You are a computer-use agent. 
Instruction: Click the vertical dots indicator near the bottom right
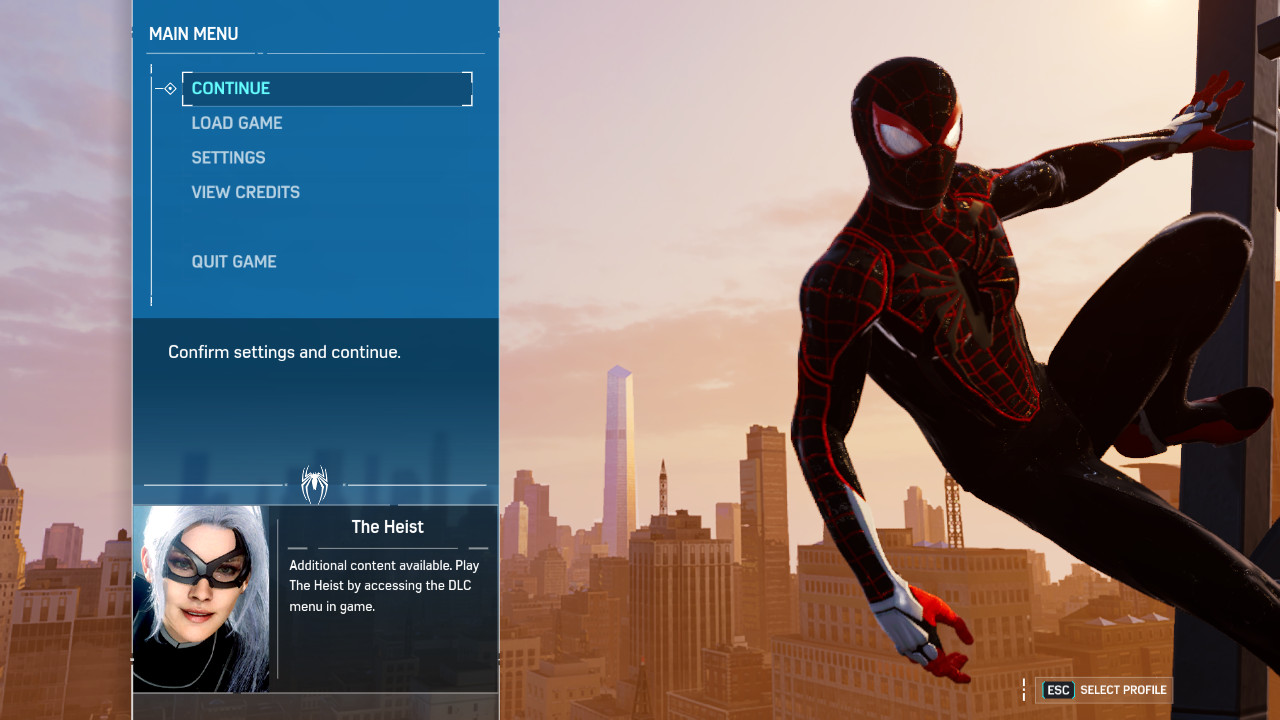pos(1023,689)
